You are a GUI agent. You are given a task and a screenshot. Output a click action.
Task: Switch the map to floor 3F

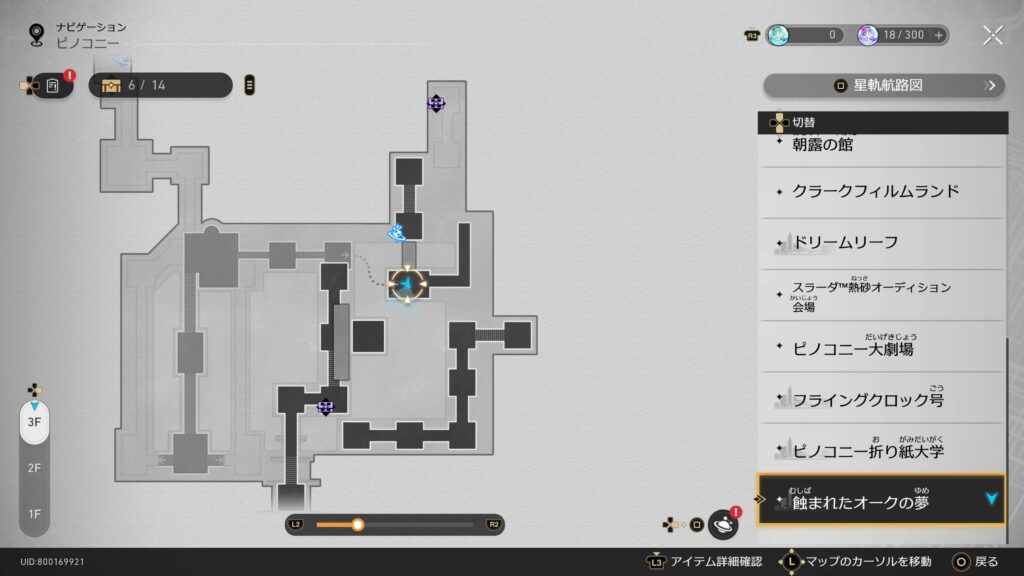pyautogui.click(x=34, y=422)
